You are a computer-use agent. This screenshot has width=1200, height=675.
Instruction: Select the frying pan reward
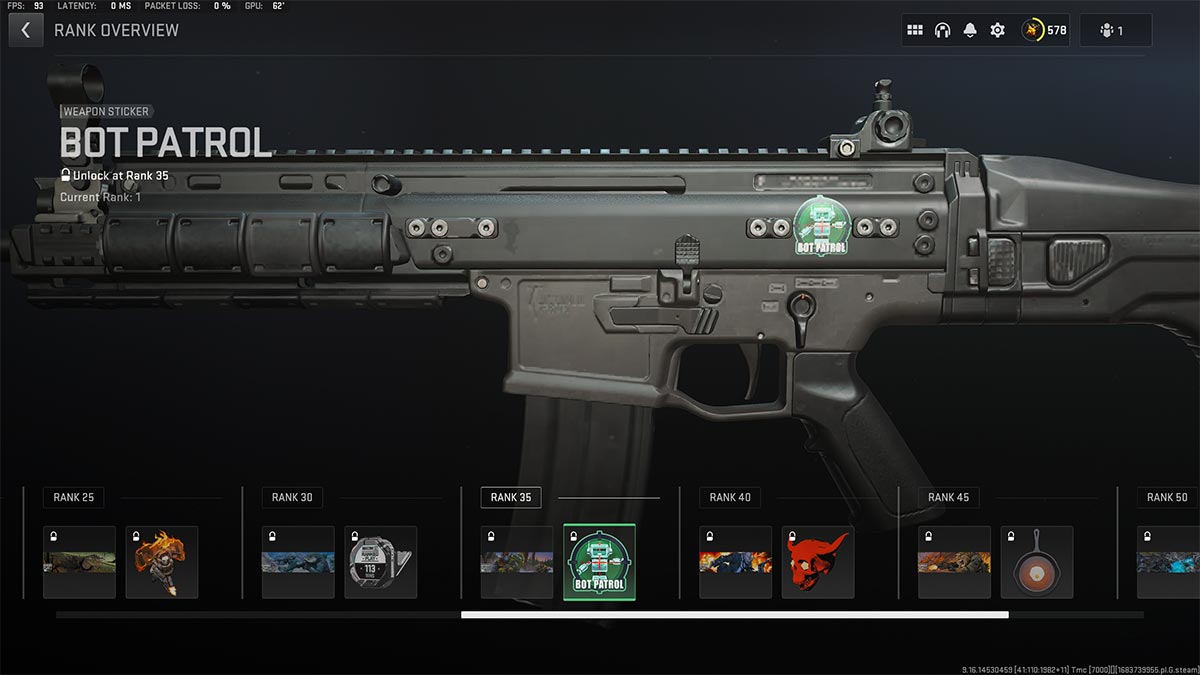tap(1036, 562)
